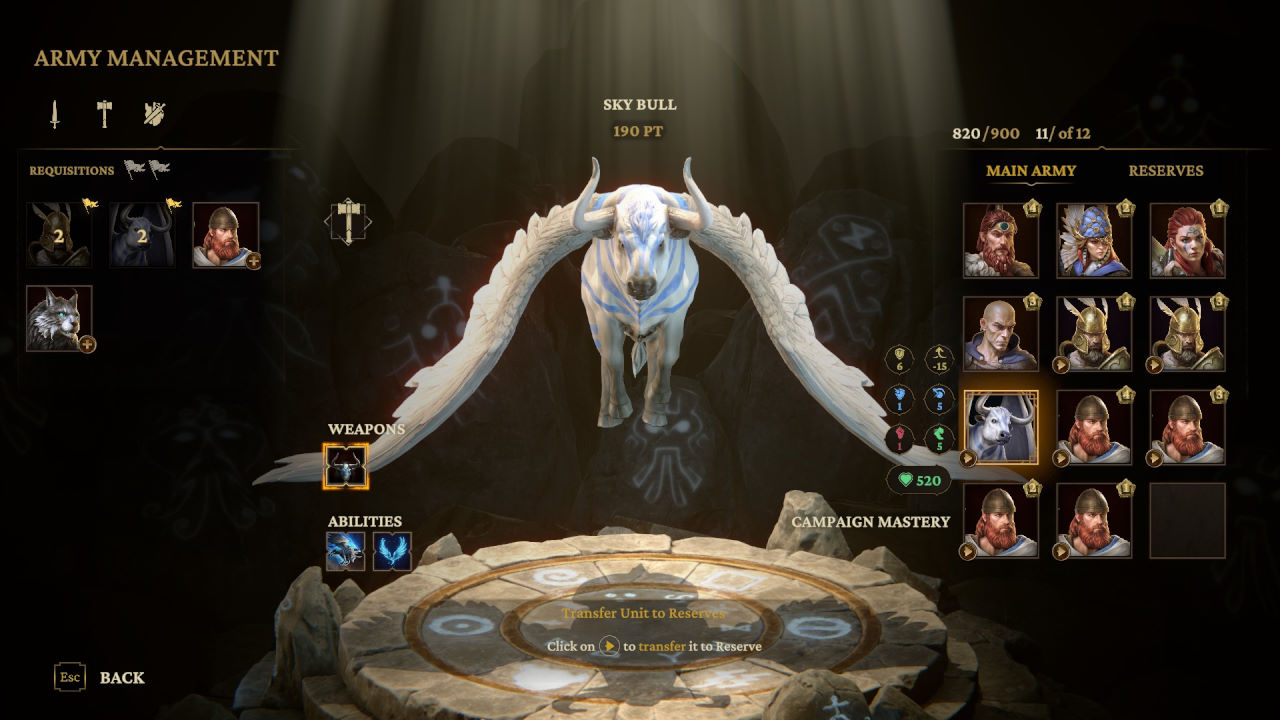Image resolution: width=1280 pixels, height=720 pixels.
Task: Pick the dark helmet requisition card
Action: 59,236
